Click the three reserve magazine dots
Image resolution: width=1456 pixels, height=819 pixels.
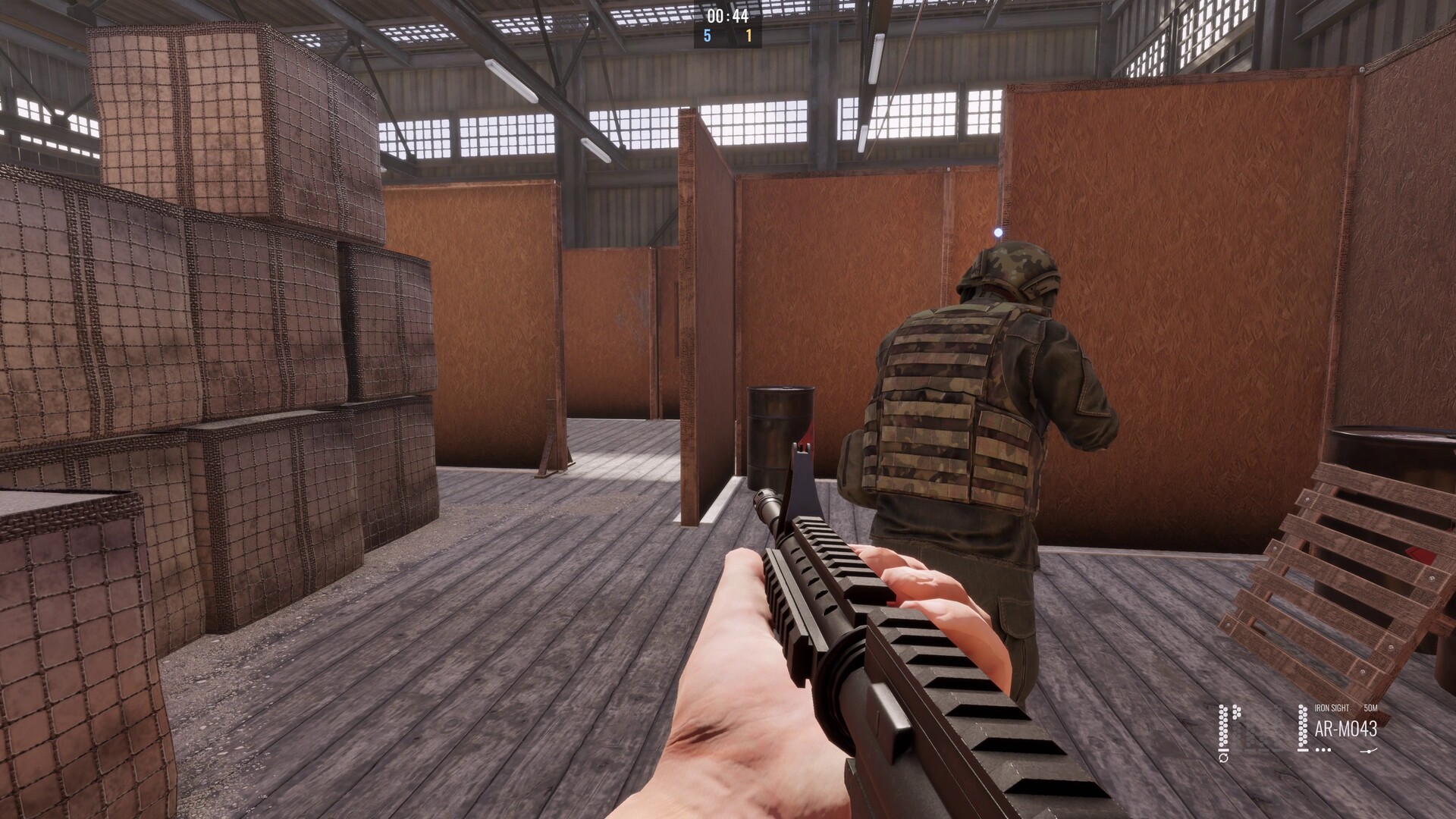click(1323, 750)
